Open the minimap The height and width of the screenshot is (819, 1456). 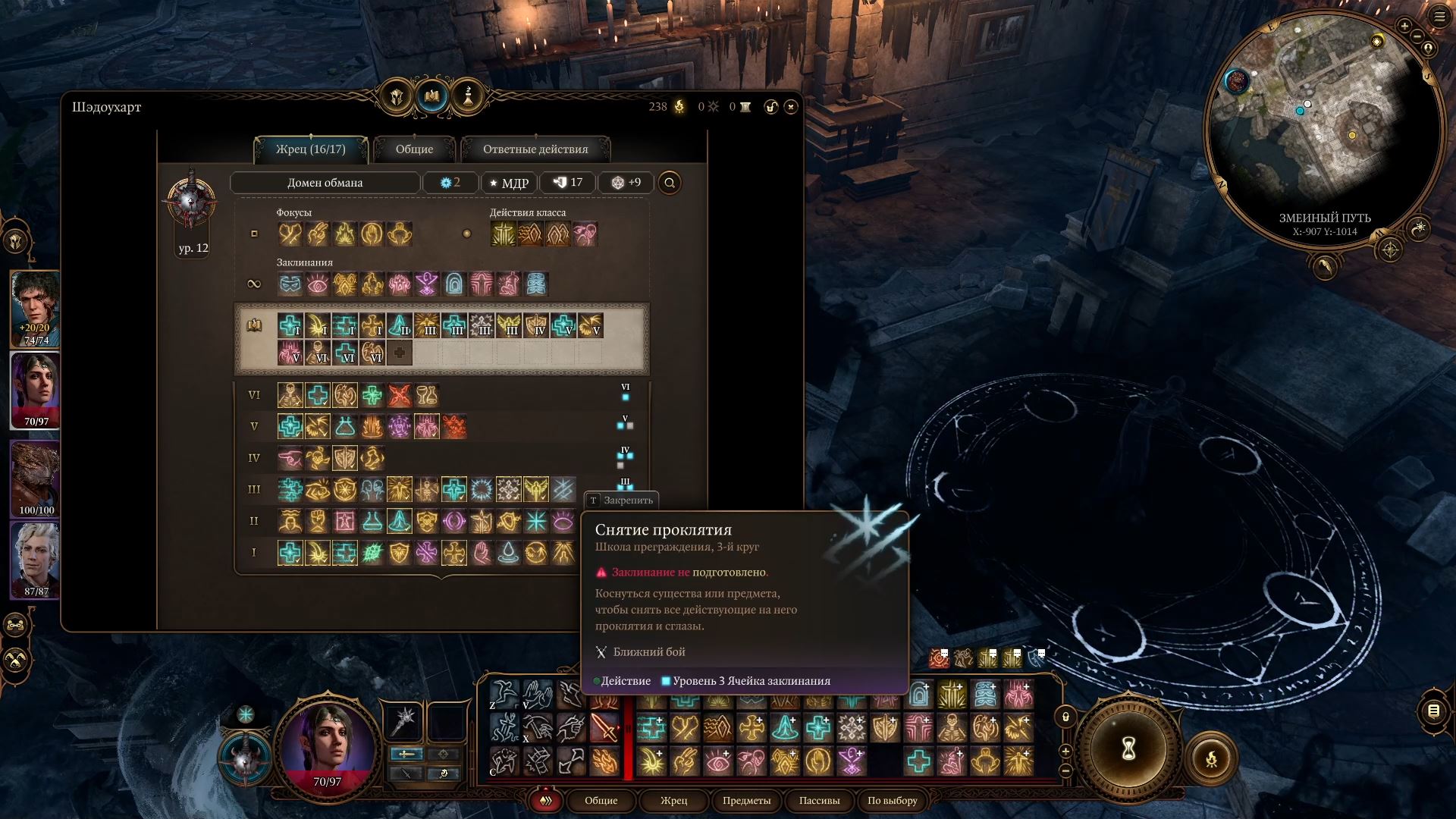(1323, 129)
